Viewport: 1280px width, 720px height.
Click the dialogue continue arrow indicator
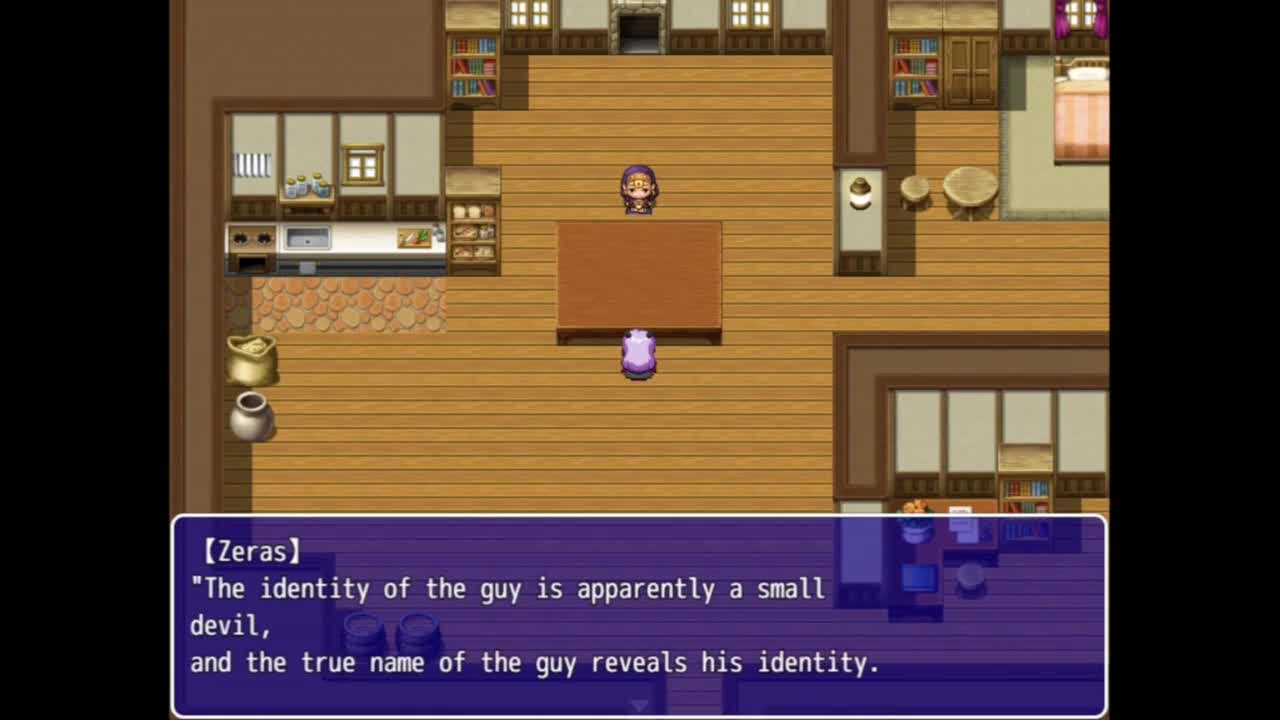639,706
